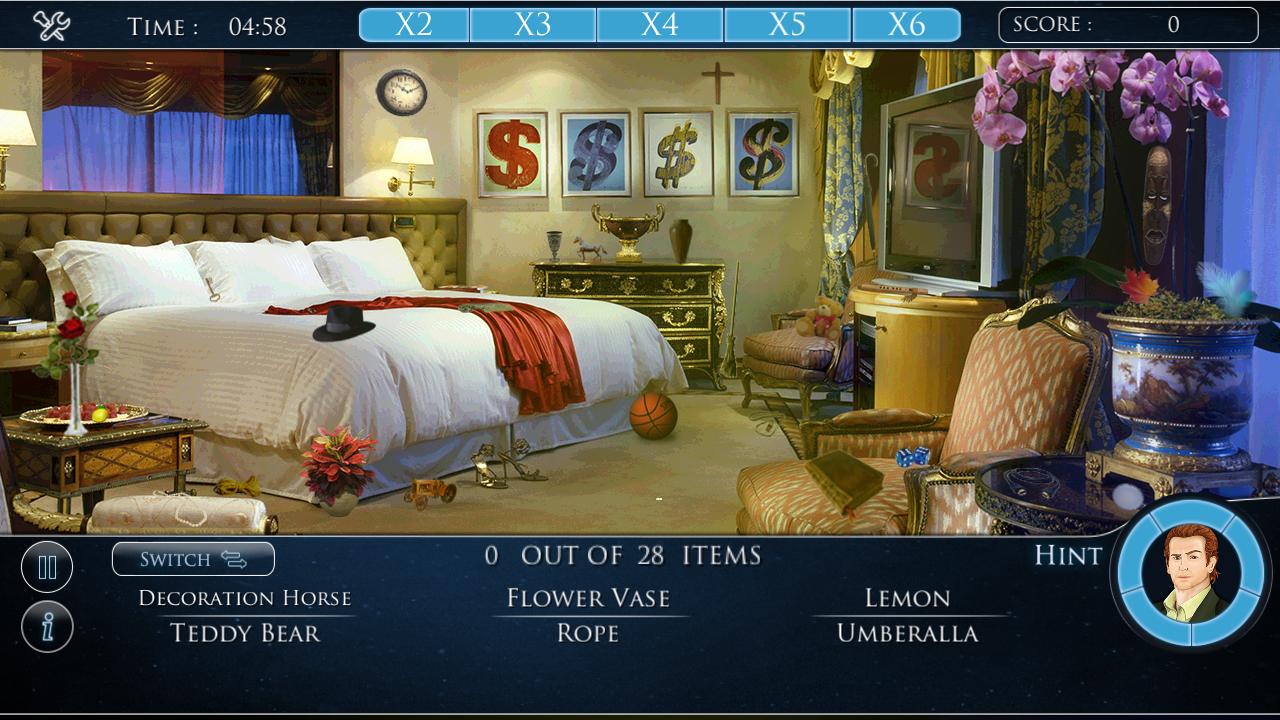This screenshot has height=720, width=1280.
Task: Choose the X4 multiplier
Action: pyautogui.click(x=661, y=22)
